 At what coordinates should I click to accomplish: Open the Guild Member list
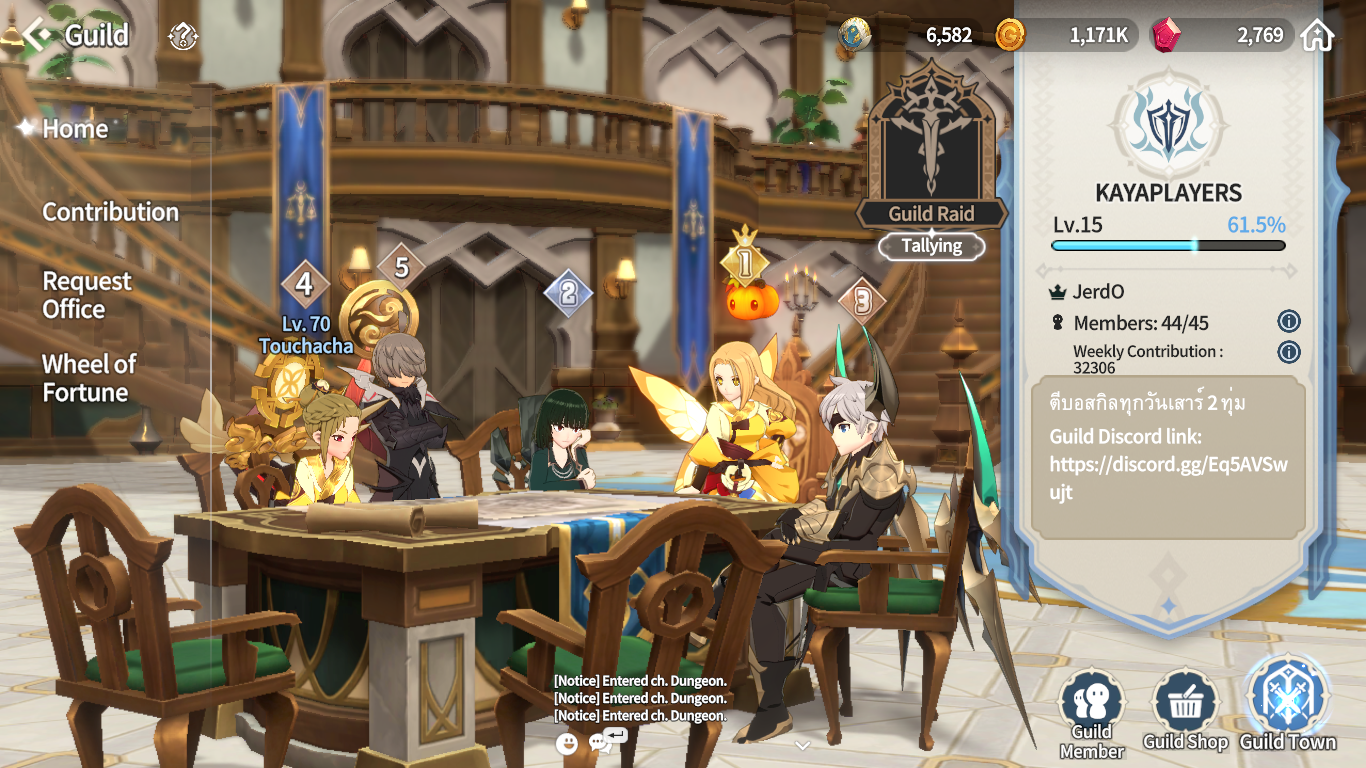point(1092,714)
